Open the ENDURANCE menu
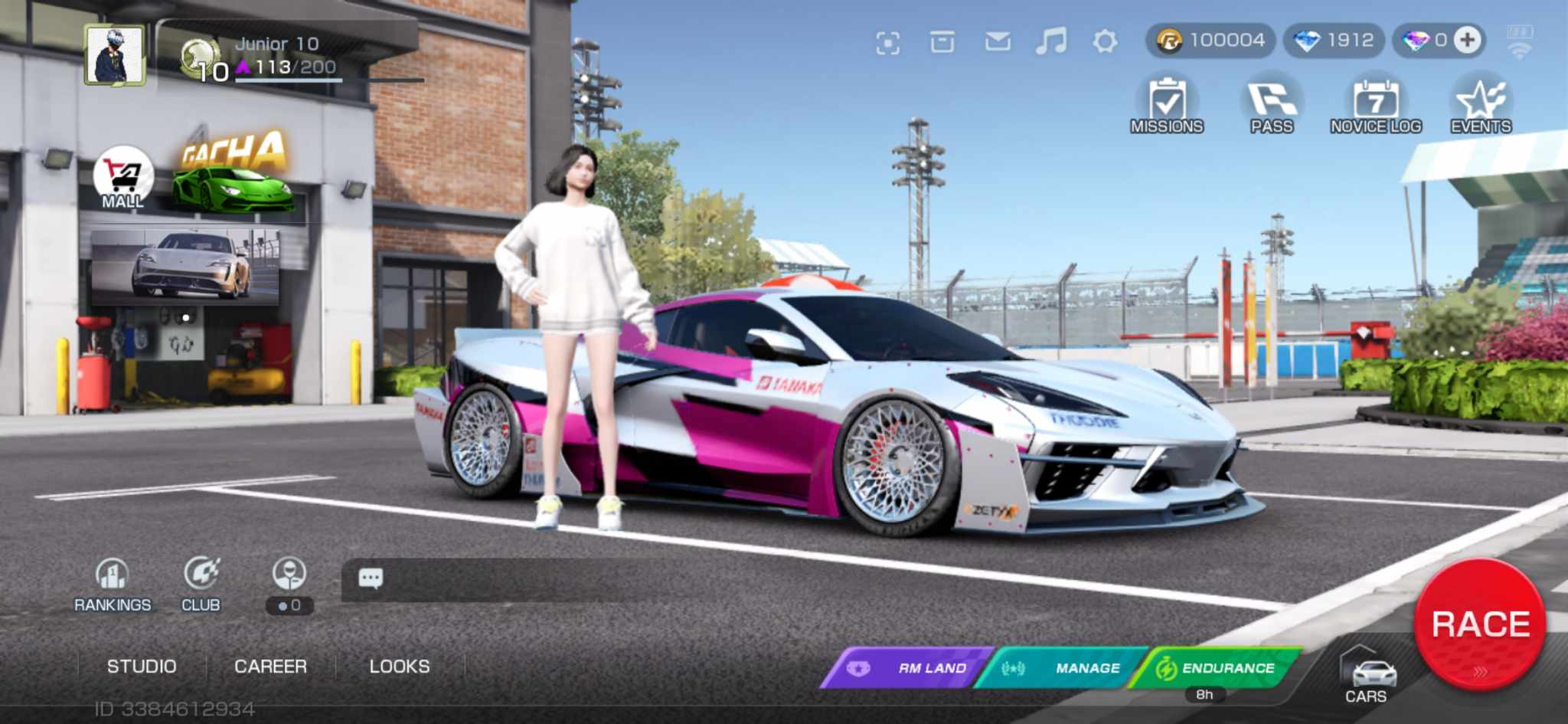The width and height of the screenshot is (1568, 724). point(1217,668)
